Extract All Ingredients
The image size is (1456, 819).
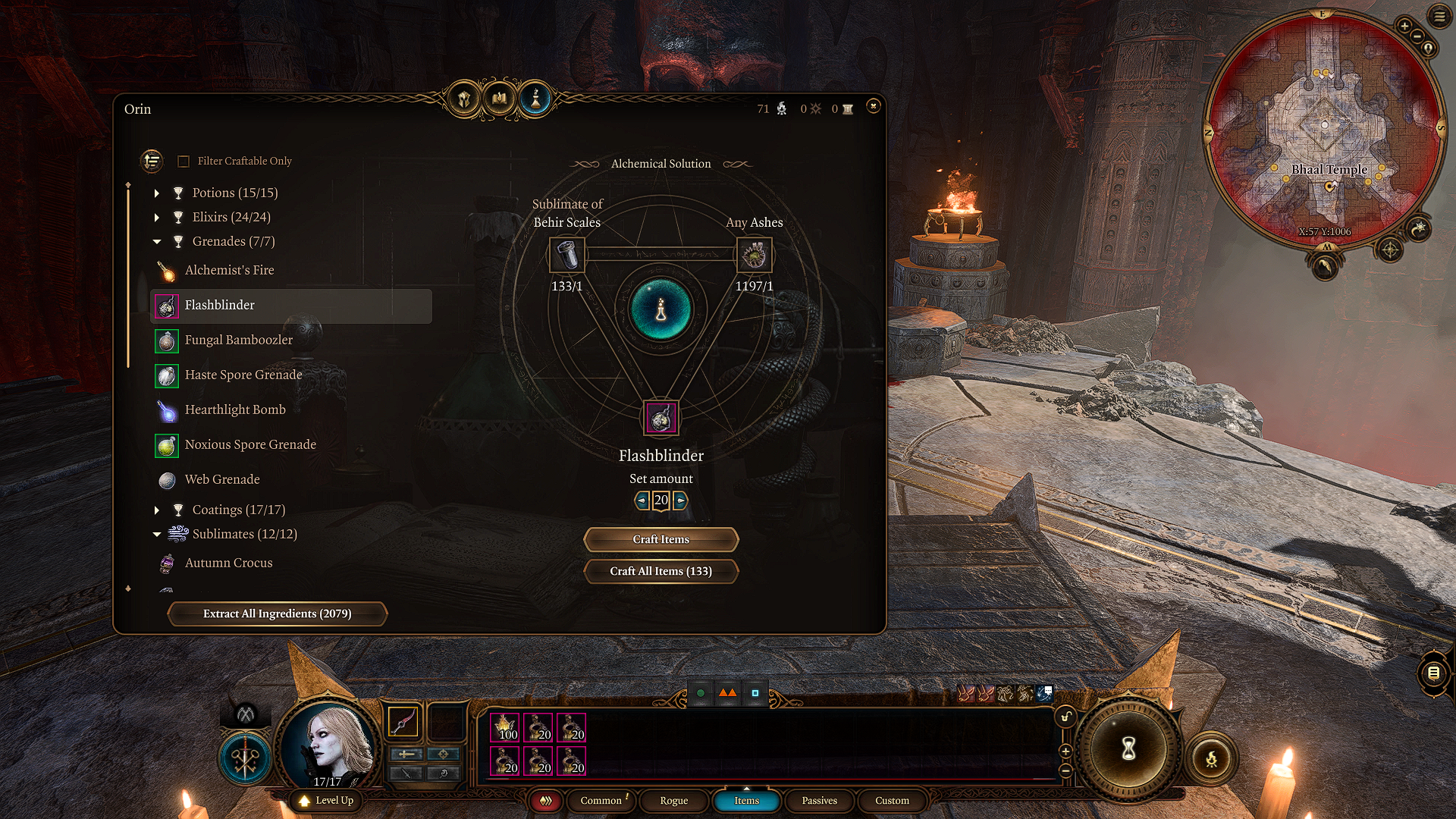(x=277, y=613)
